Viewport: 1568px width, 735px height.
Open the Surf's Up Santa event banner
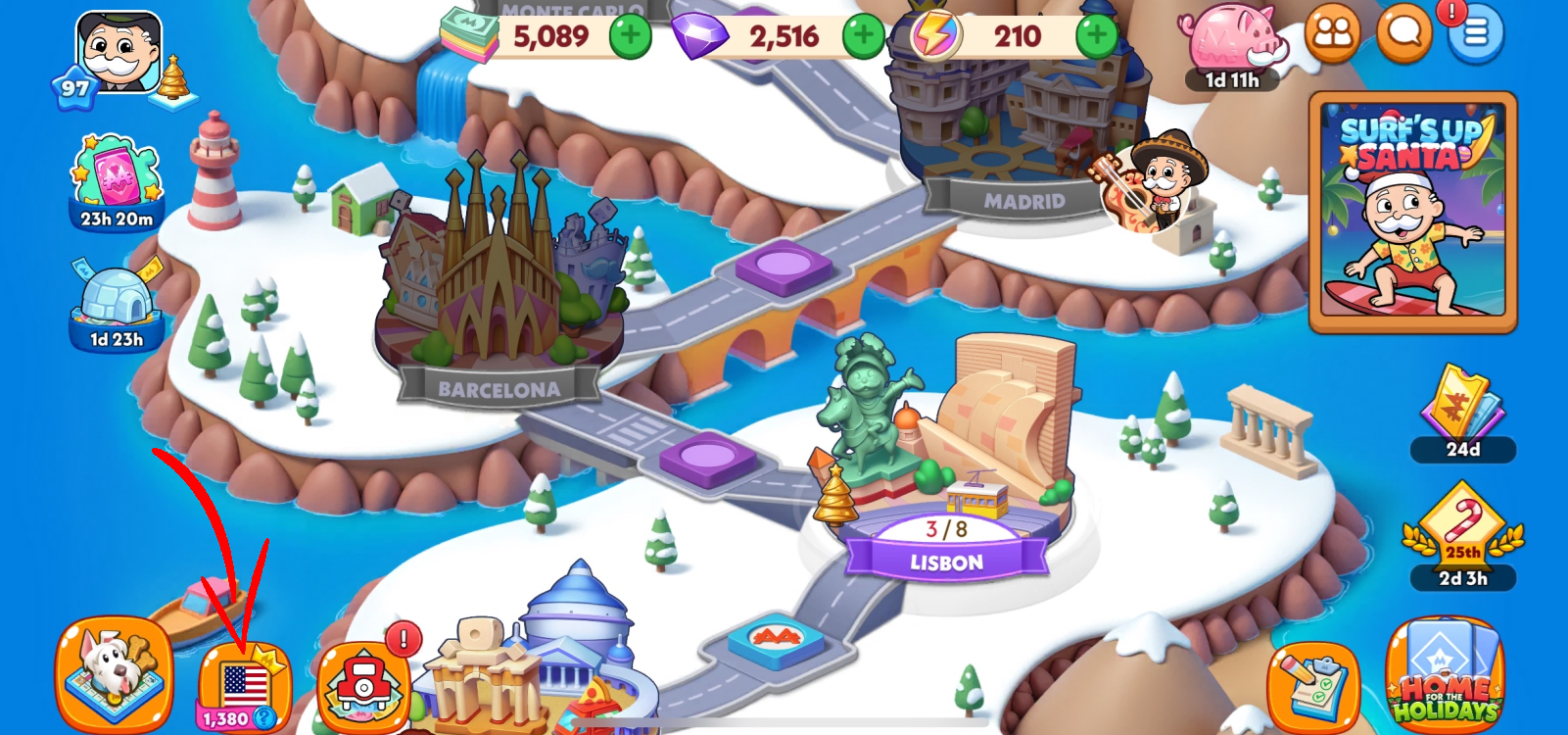pos(1412,212)
